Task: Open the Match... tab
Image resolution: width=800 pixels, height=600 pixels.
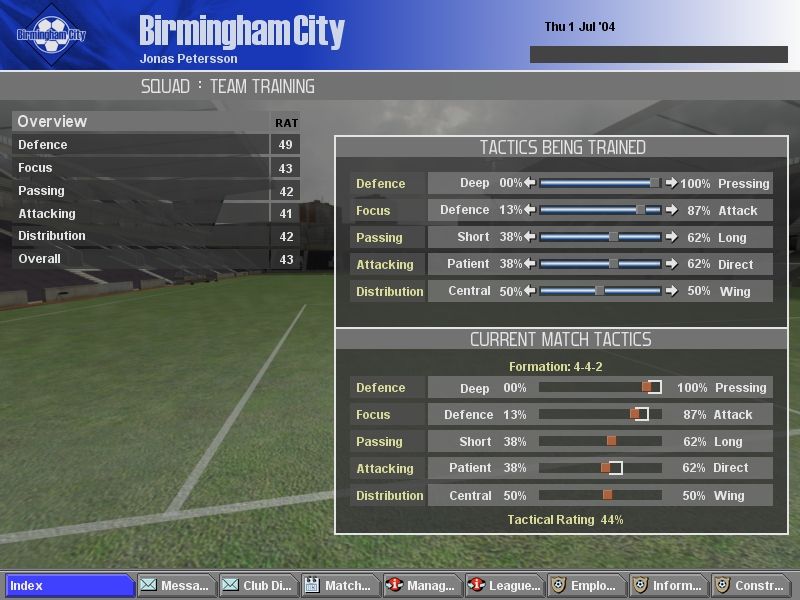Action: click(338, 586)
